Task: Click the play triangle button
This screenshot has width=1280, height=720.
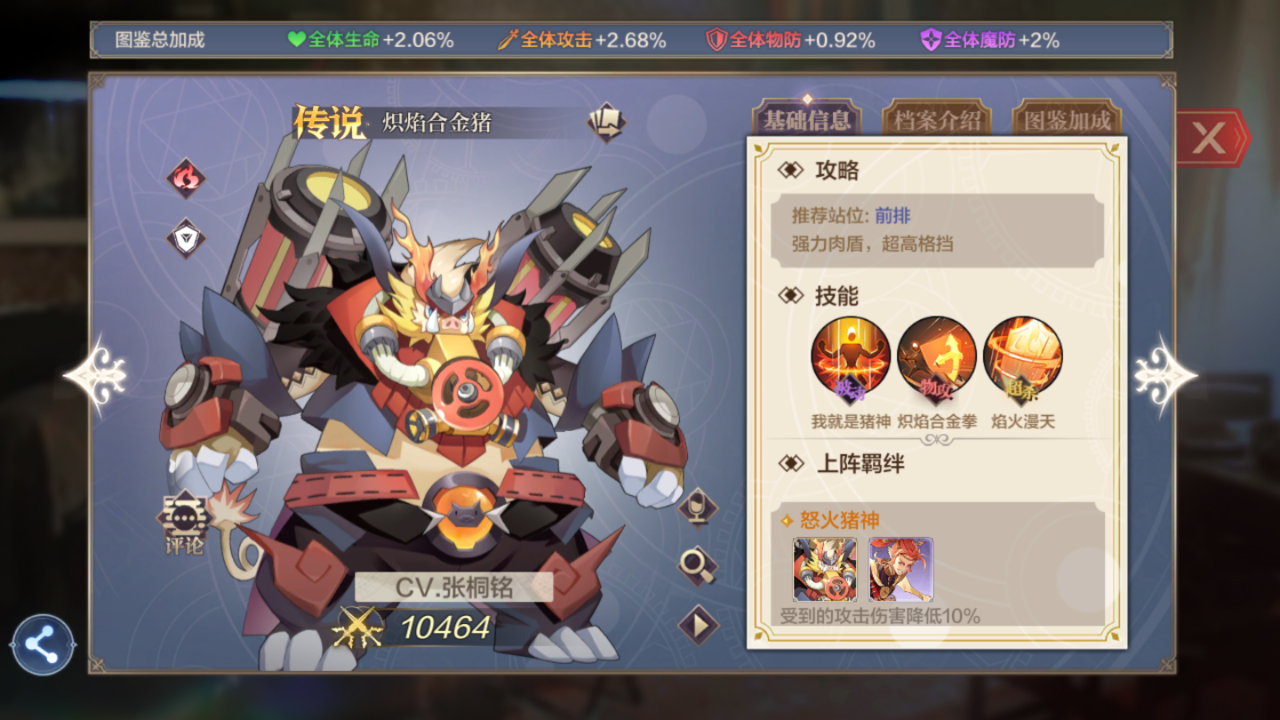Action: 698,626
